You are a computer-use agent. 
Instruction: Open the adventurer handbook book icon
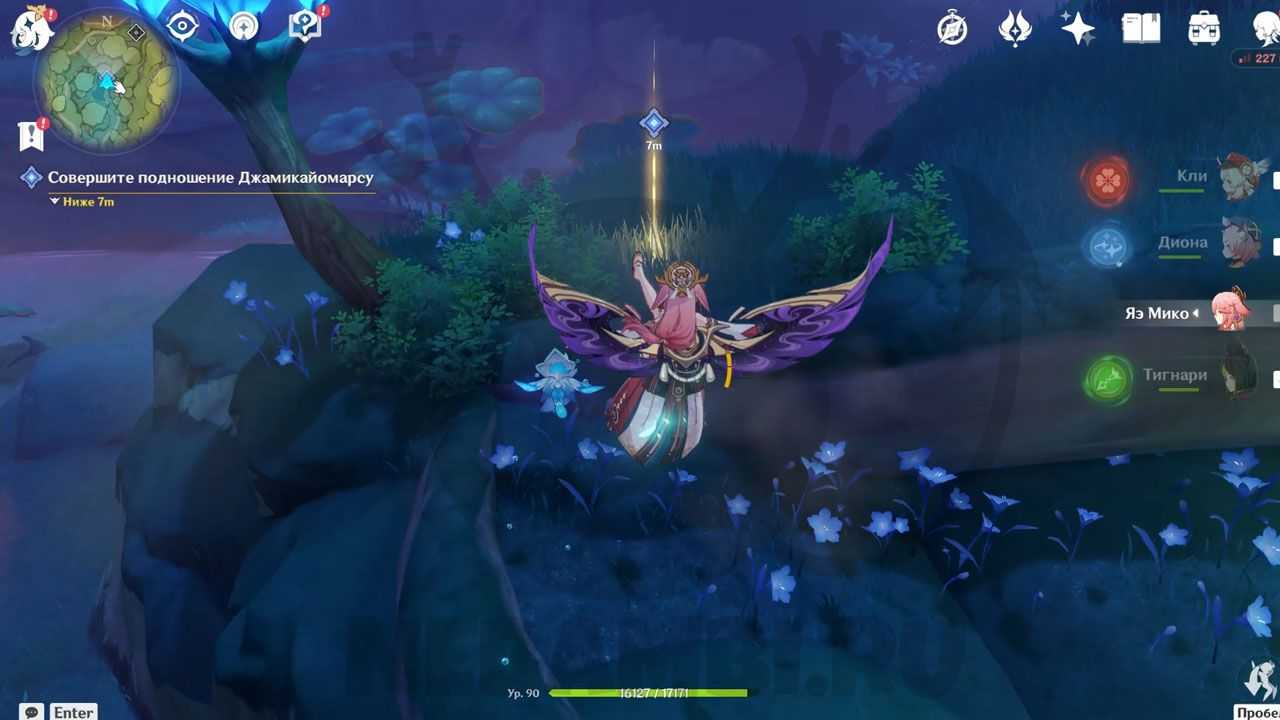click(1141, 29)
